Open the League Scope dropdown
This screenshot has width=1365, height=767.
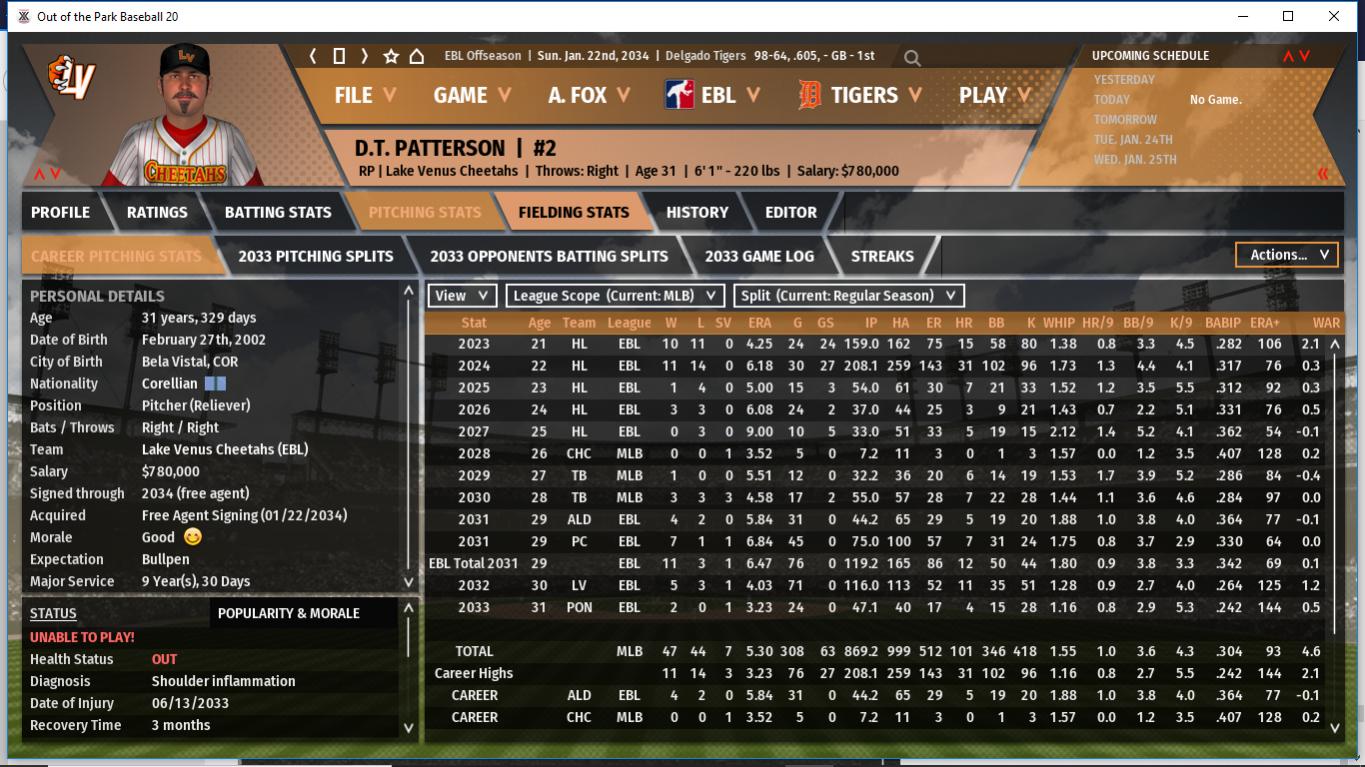pos(615,295)
